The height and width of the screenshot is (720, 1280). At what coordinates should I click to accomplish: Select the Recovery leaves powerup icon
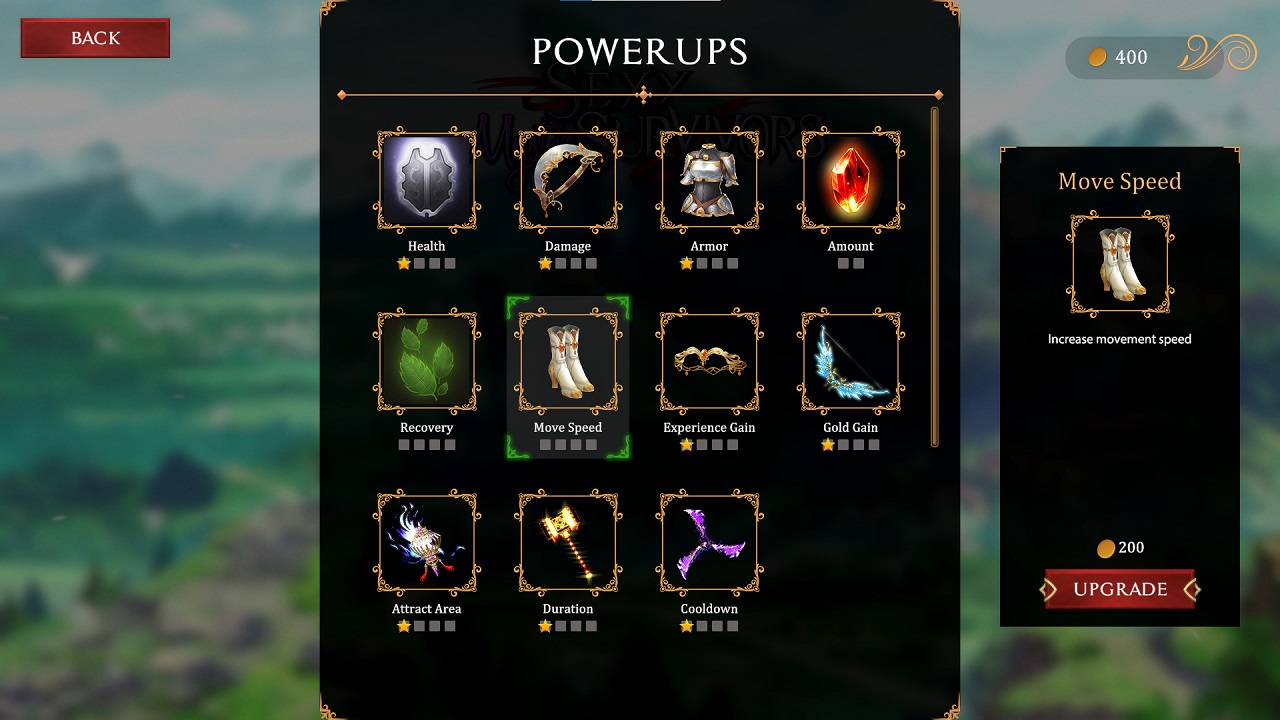point(426,362)
